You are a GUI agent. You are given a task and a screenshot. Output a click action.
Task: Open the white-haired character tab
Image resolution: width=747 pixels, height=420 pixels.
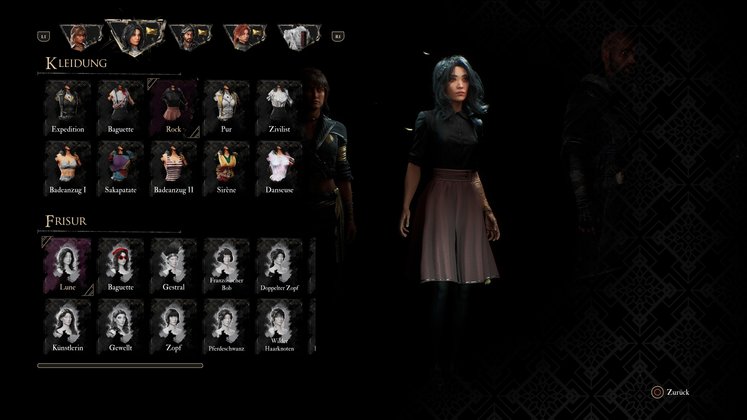tap(297, 37)
